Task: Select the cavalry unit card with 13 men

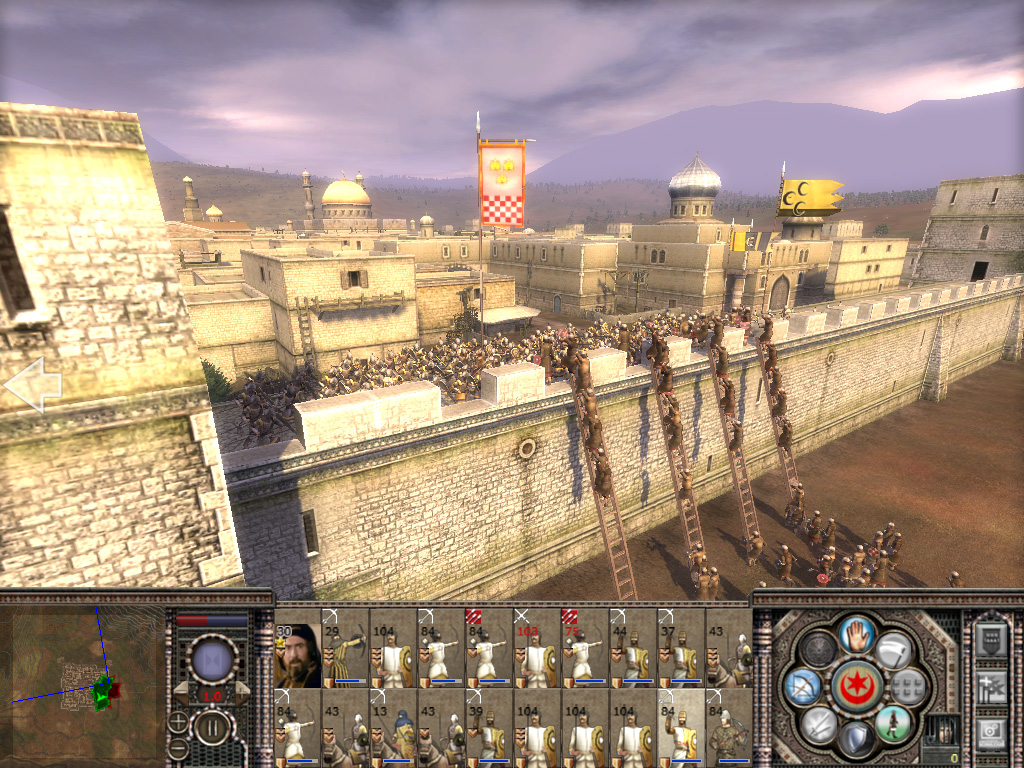Action: click(393, 728)
